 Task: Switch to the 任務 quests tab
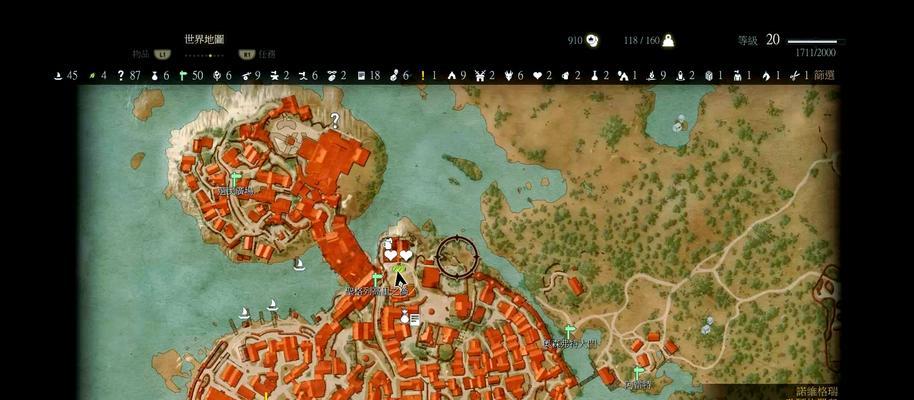(266, 54)
